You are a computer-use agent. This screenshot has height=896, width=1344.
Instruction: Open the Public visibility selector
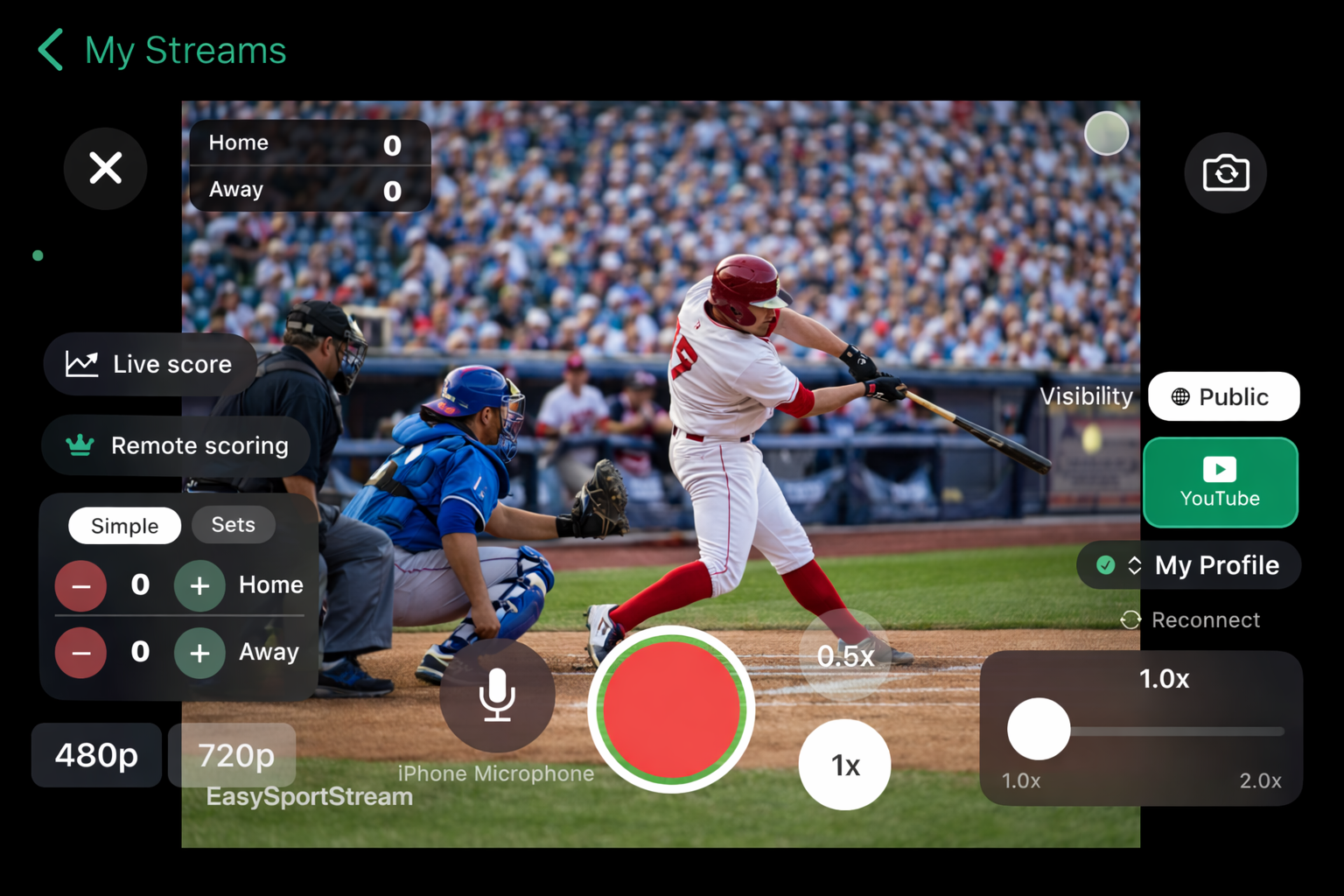pos(1223,395)
